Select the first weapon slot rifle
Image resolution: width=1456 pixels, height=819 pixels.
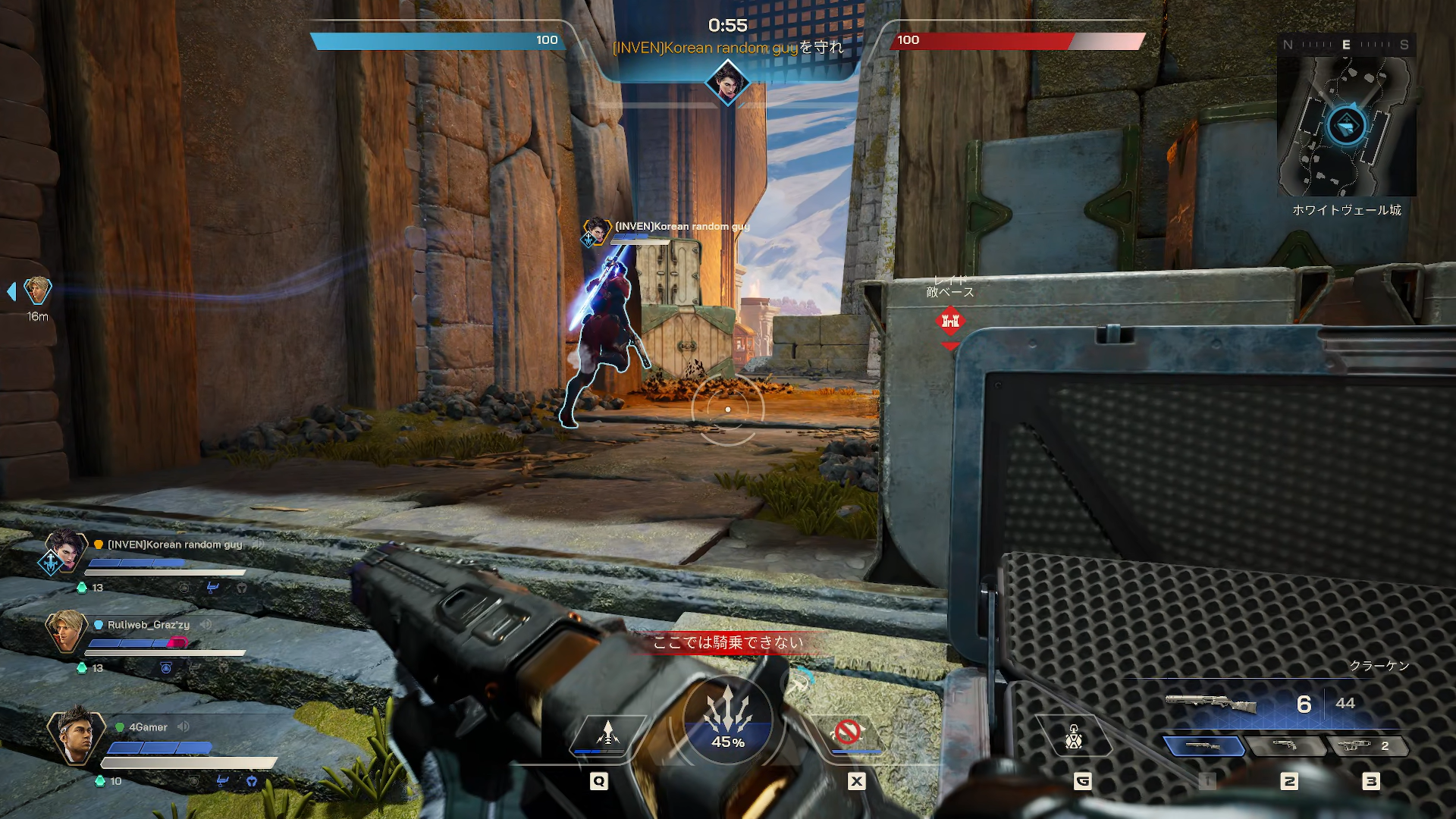pos(1203,746)
